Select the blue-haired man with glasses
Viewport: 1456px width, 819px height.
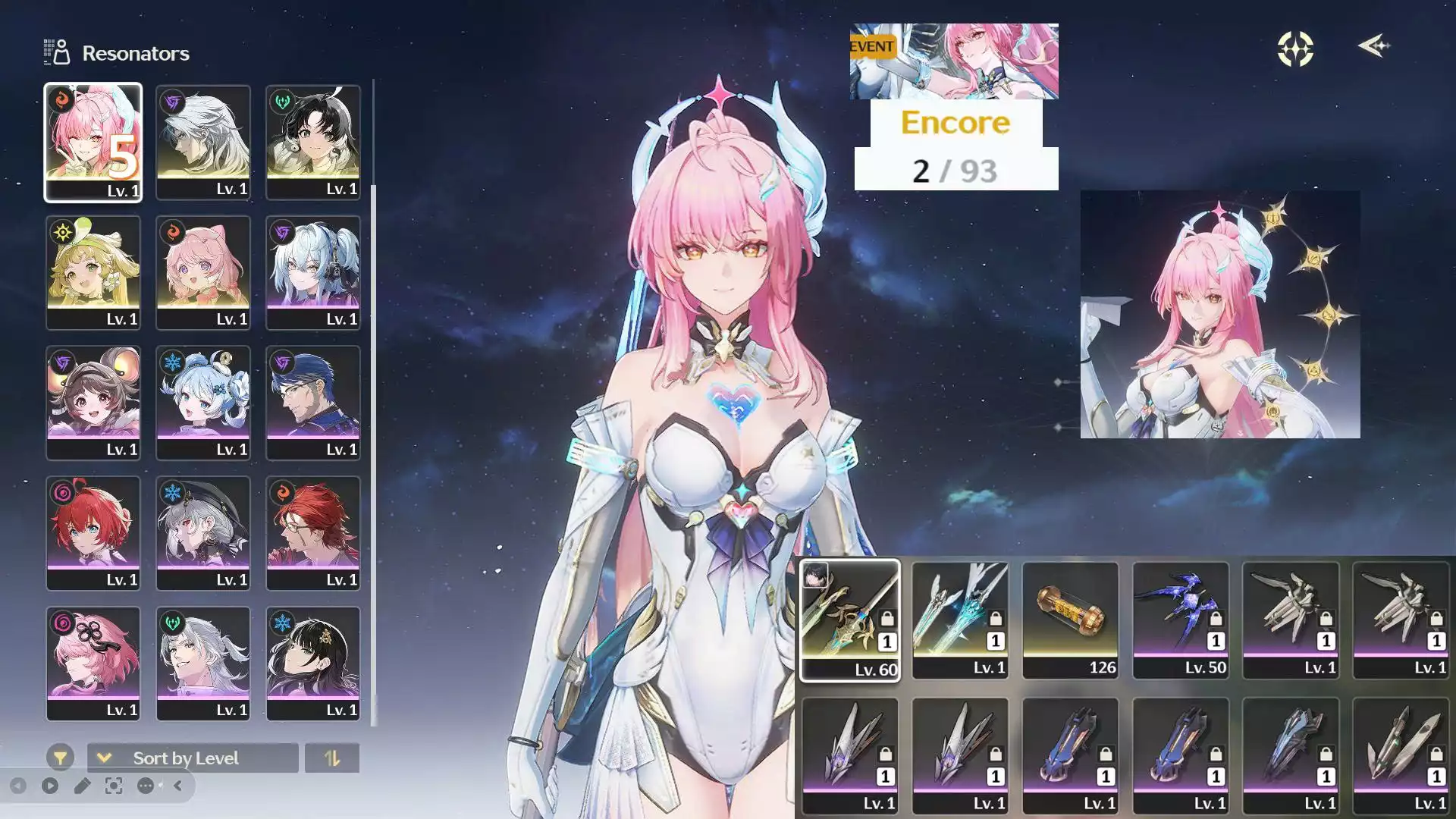pyautogui.click(x=312, y=403)
